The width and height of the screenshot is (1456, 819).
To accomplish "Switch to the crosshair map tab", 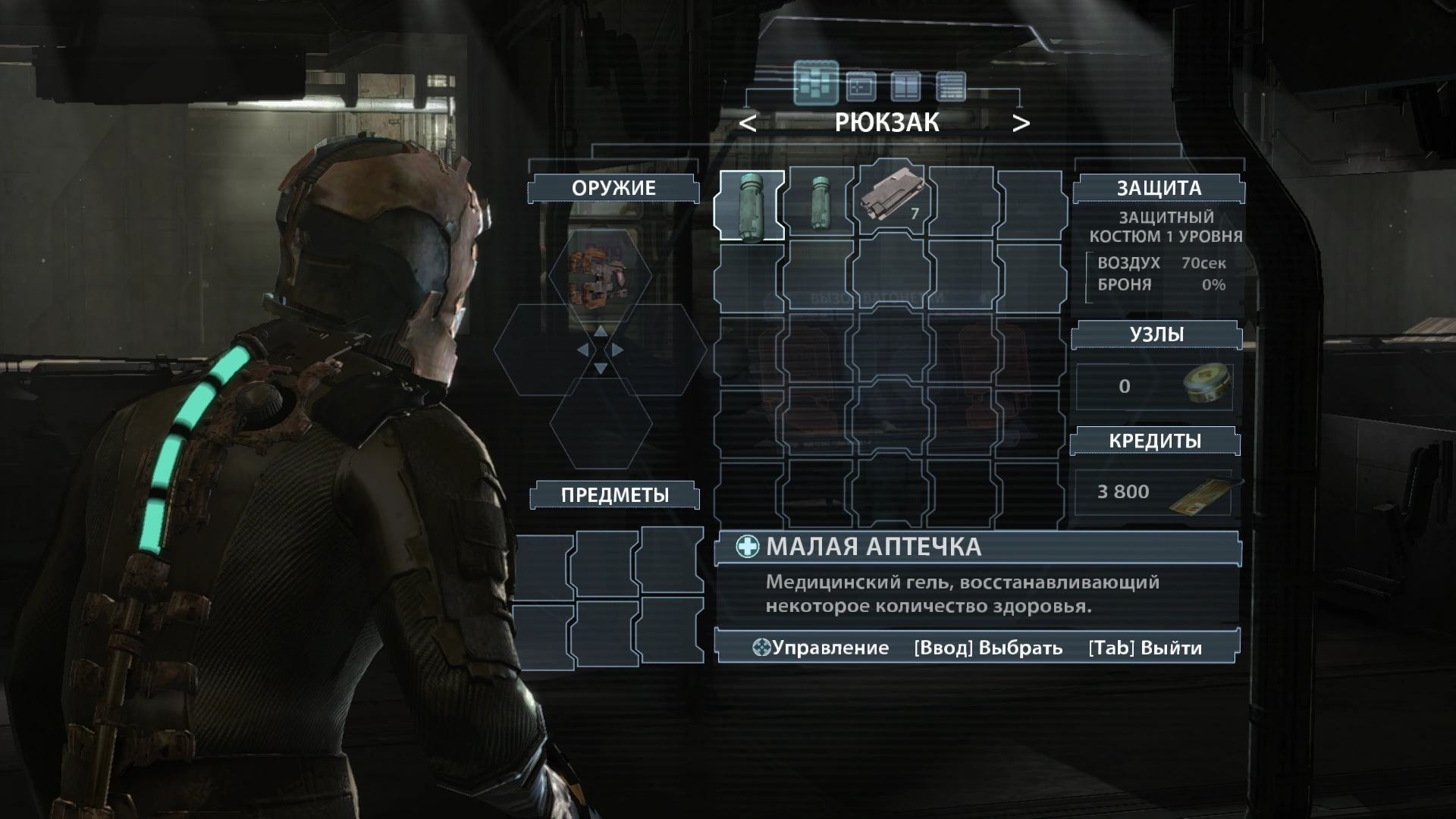I will [861, 86].
